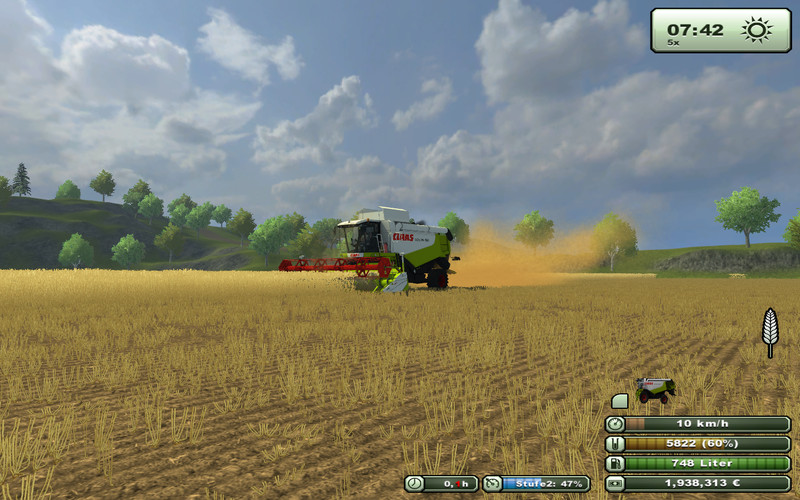Click the Stufe2 gauge icon
Screen dimensions: 800x500
click(492, 483)
